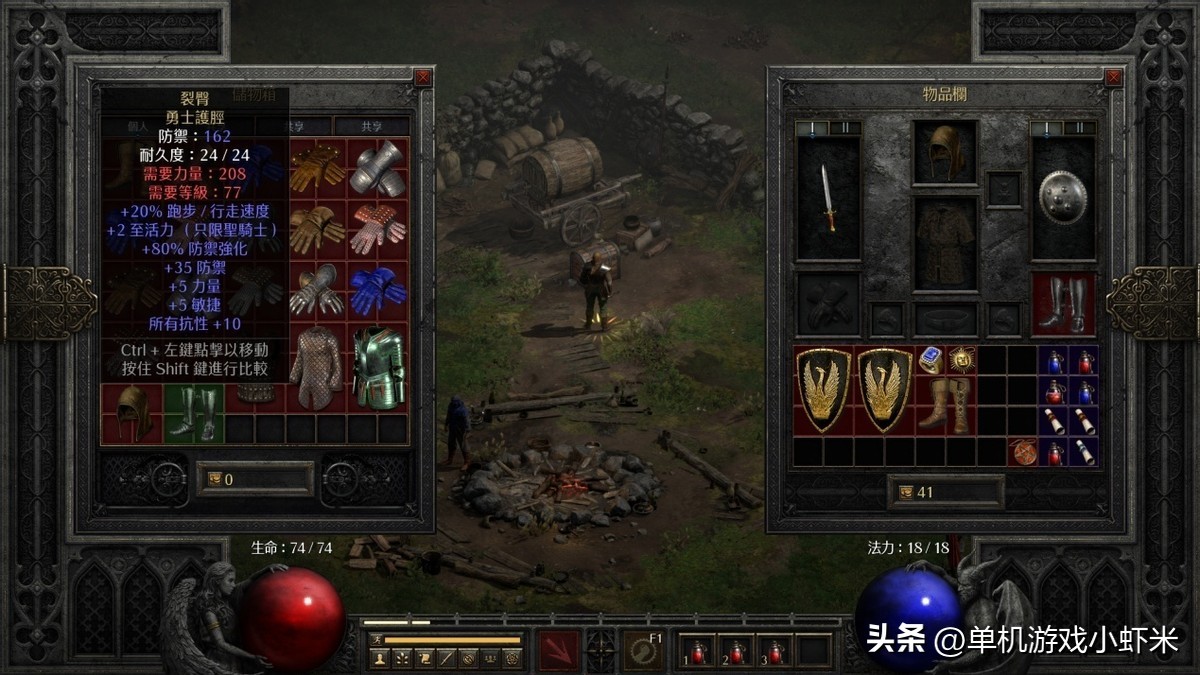Select the equipped black boots slot
The image size is (1200, 675).
pos(1062,303)
